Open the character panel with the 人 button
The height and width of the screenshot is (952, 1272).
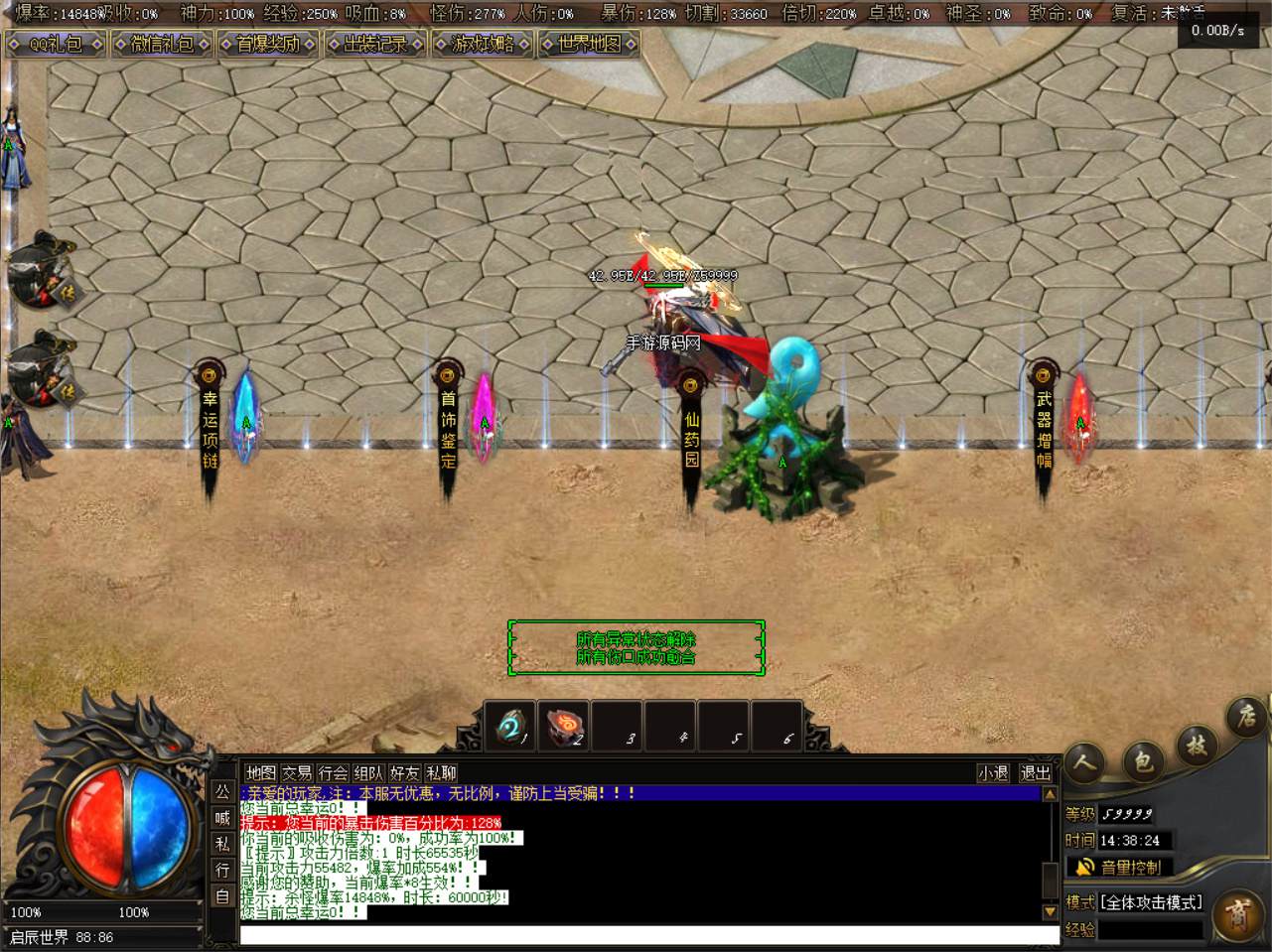[1086, 762]
